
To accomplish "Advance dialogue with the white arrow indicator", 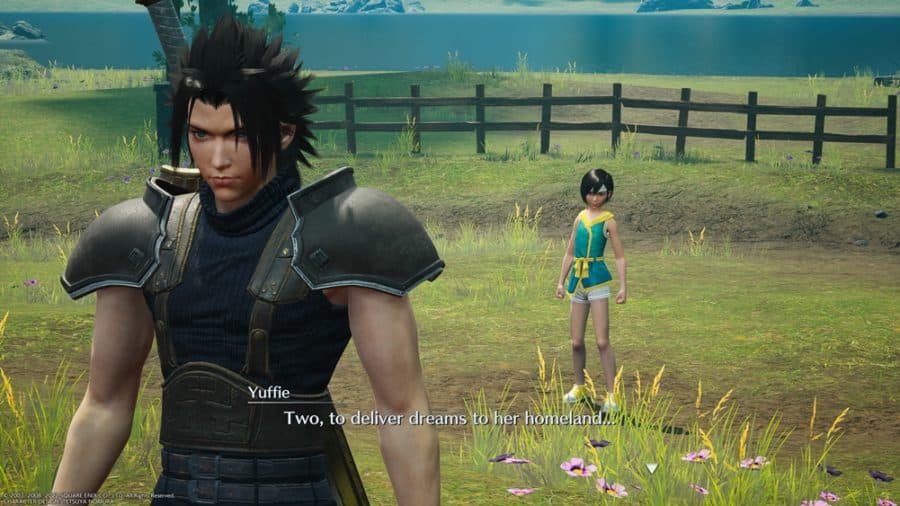I will [x=652, y=467].
